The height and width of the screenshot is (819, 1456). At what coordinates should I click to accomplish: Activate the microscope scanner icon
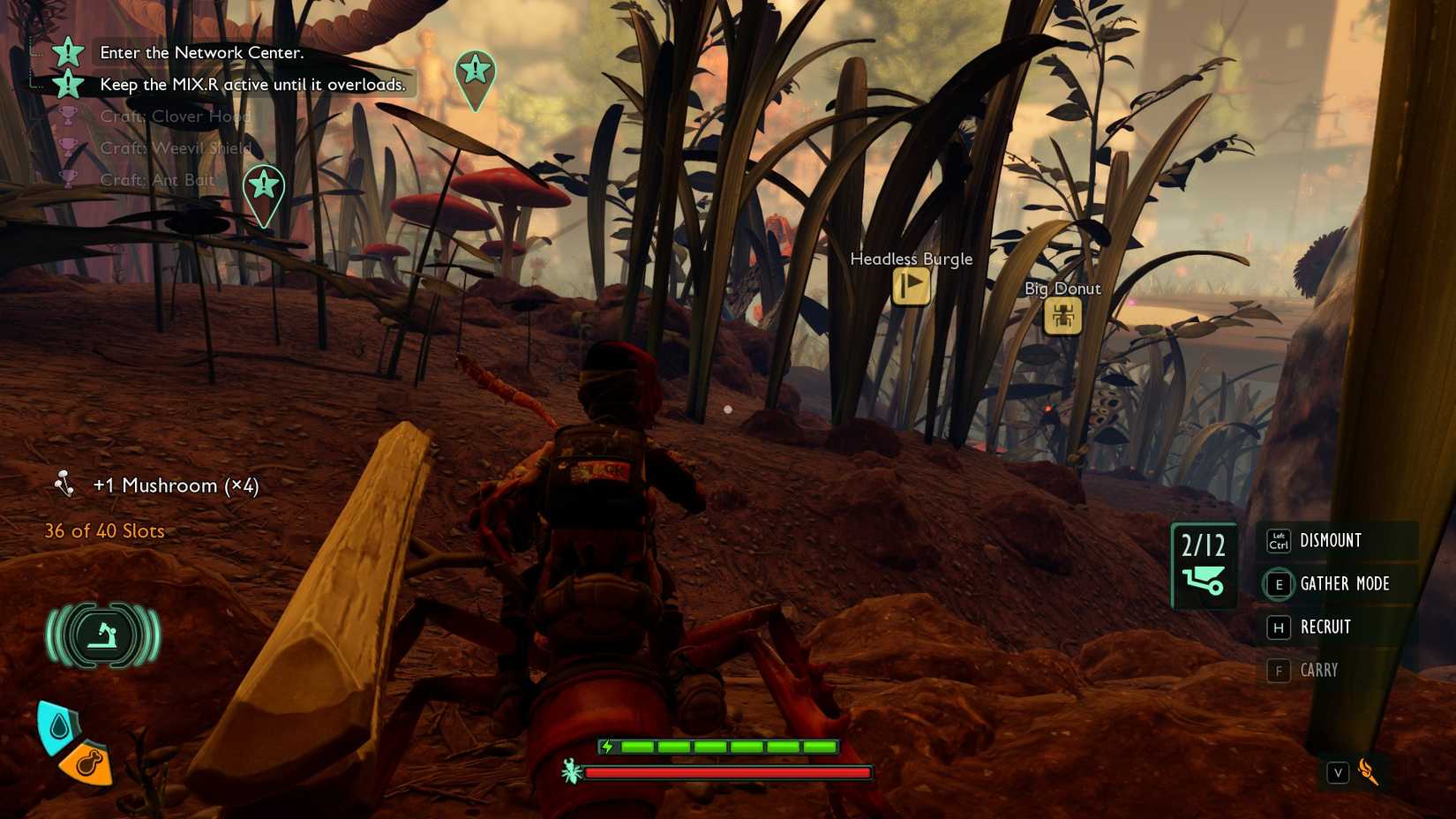[x=103, y=635]
